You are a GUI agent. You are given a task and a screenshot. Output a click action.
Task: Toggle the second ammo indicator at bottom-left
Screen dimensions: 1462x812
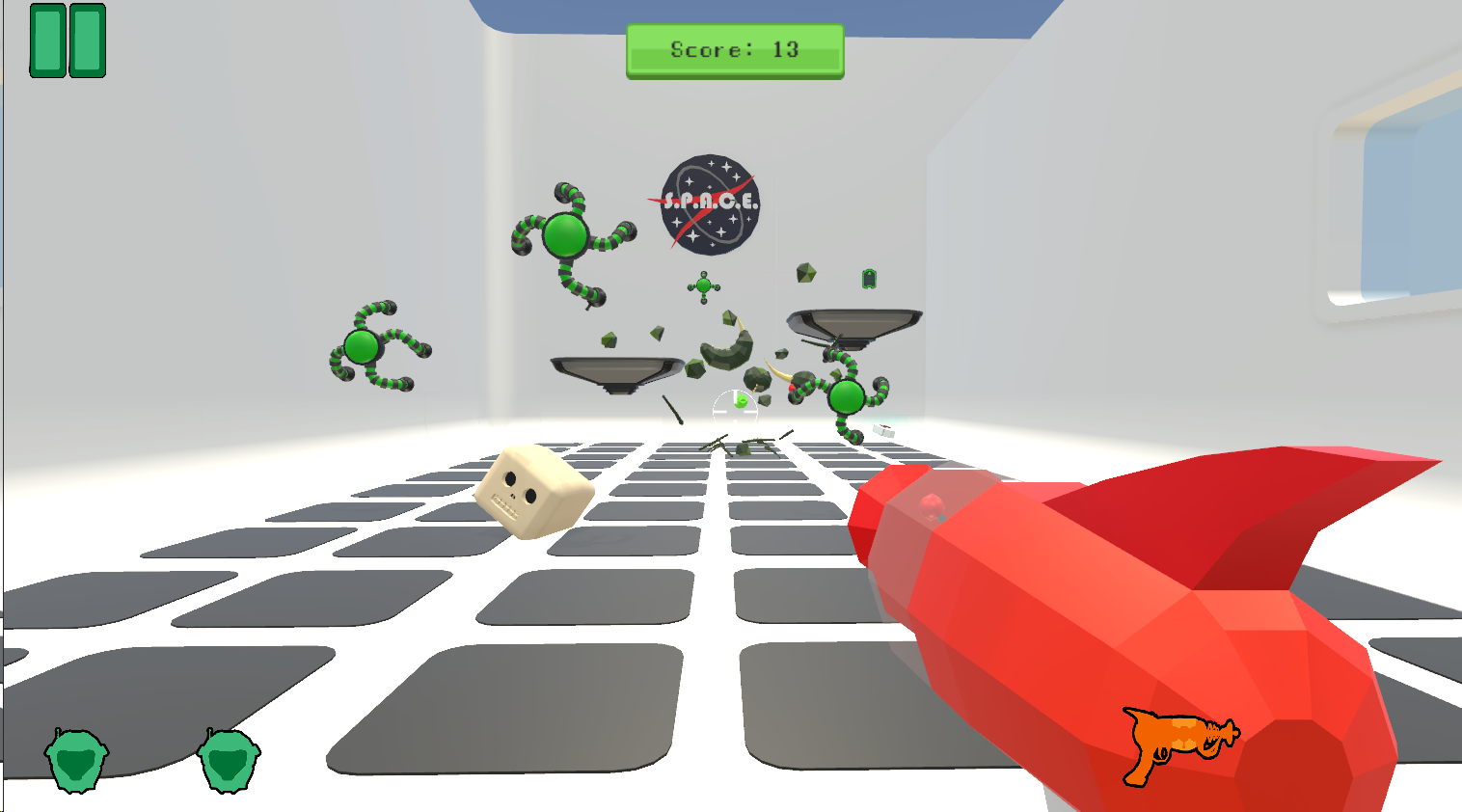point(225,762)
